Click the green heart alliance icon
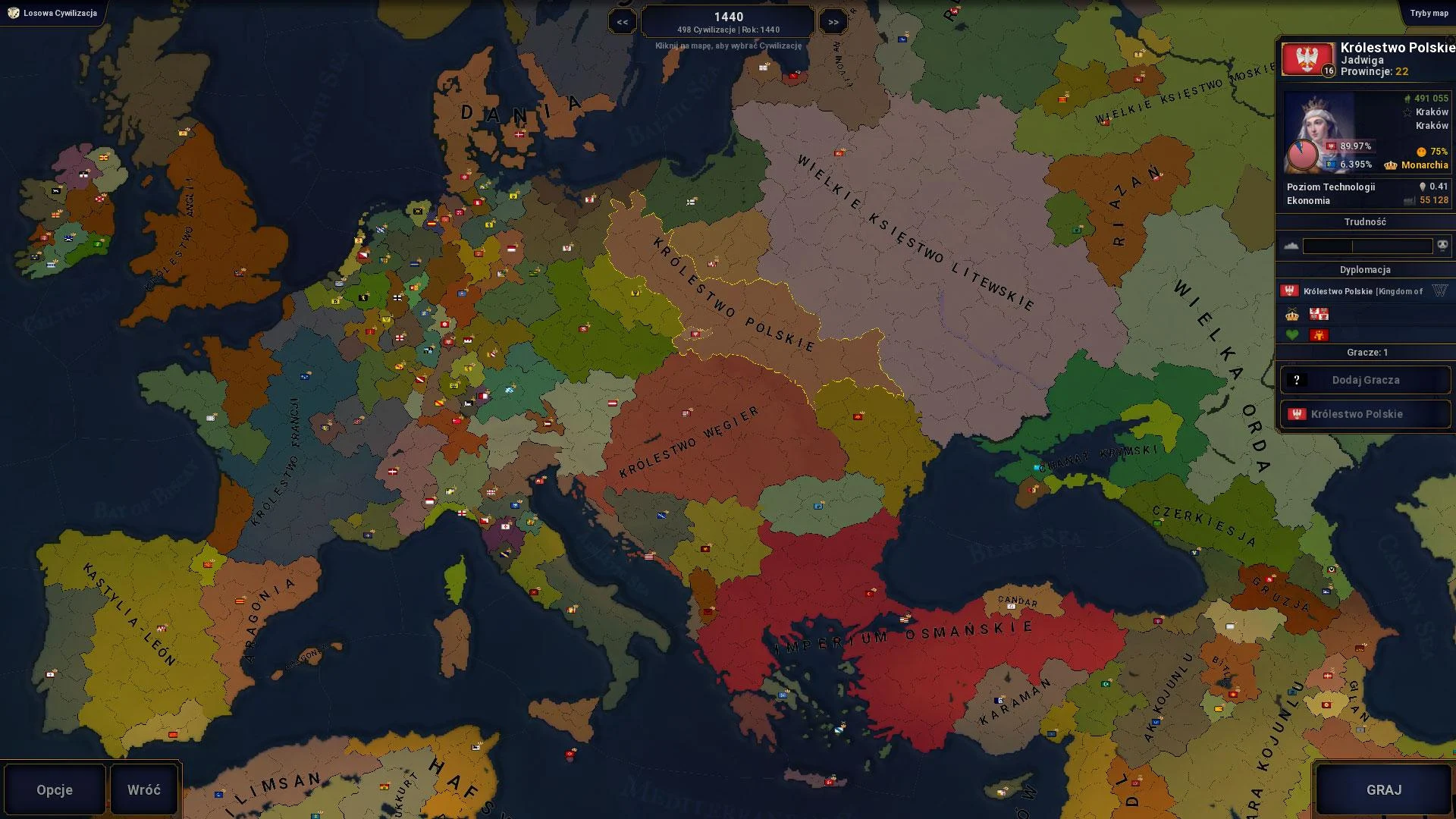 pos(1291,334)
